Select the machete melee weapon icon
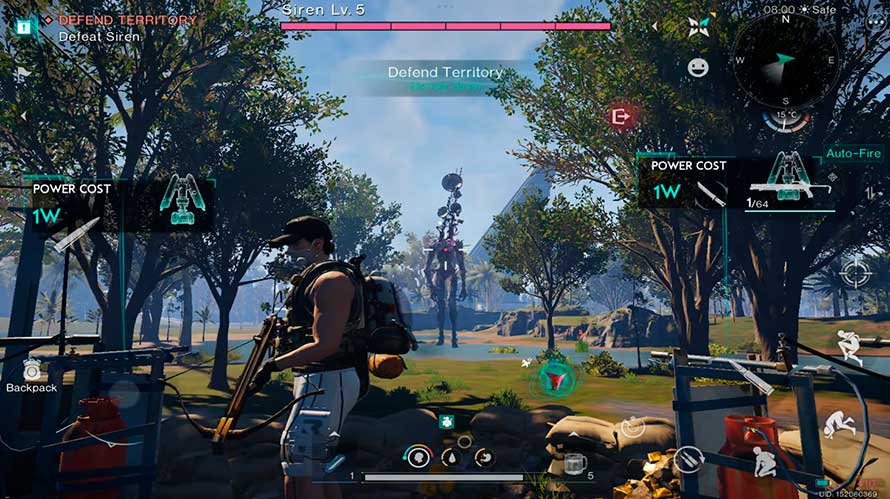 click(x=711, y=193)
